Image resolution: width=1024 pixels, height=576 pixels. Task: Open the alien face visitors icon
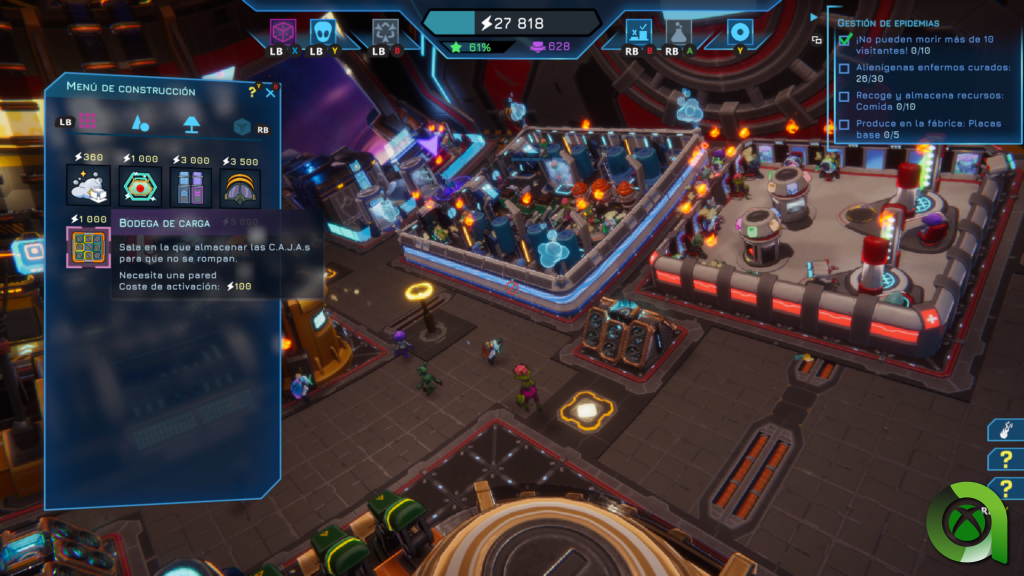tap(322, 32)
